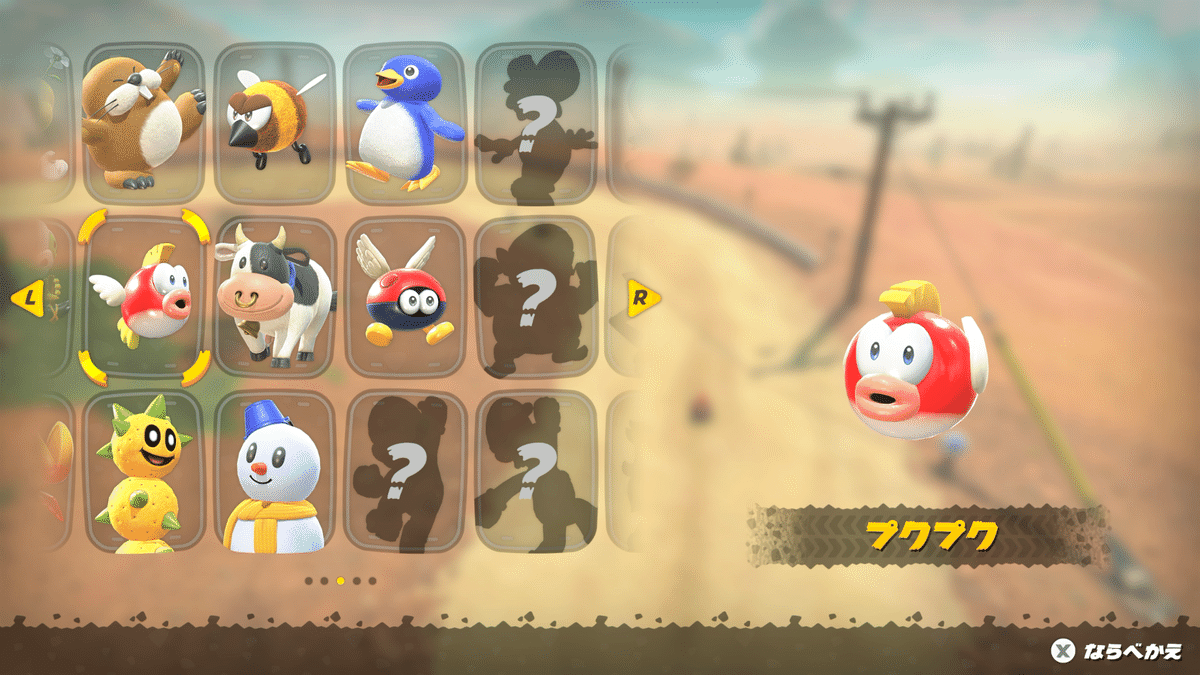Choose the Stingby bee character
The height and width of the screenshot is (675, 1200).
click(274, 123)
